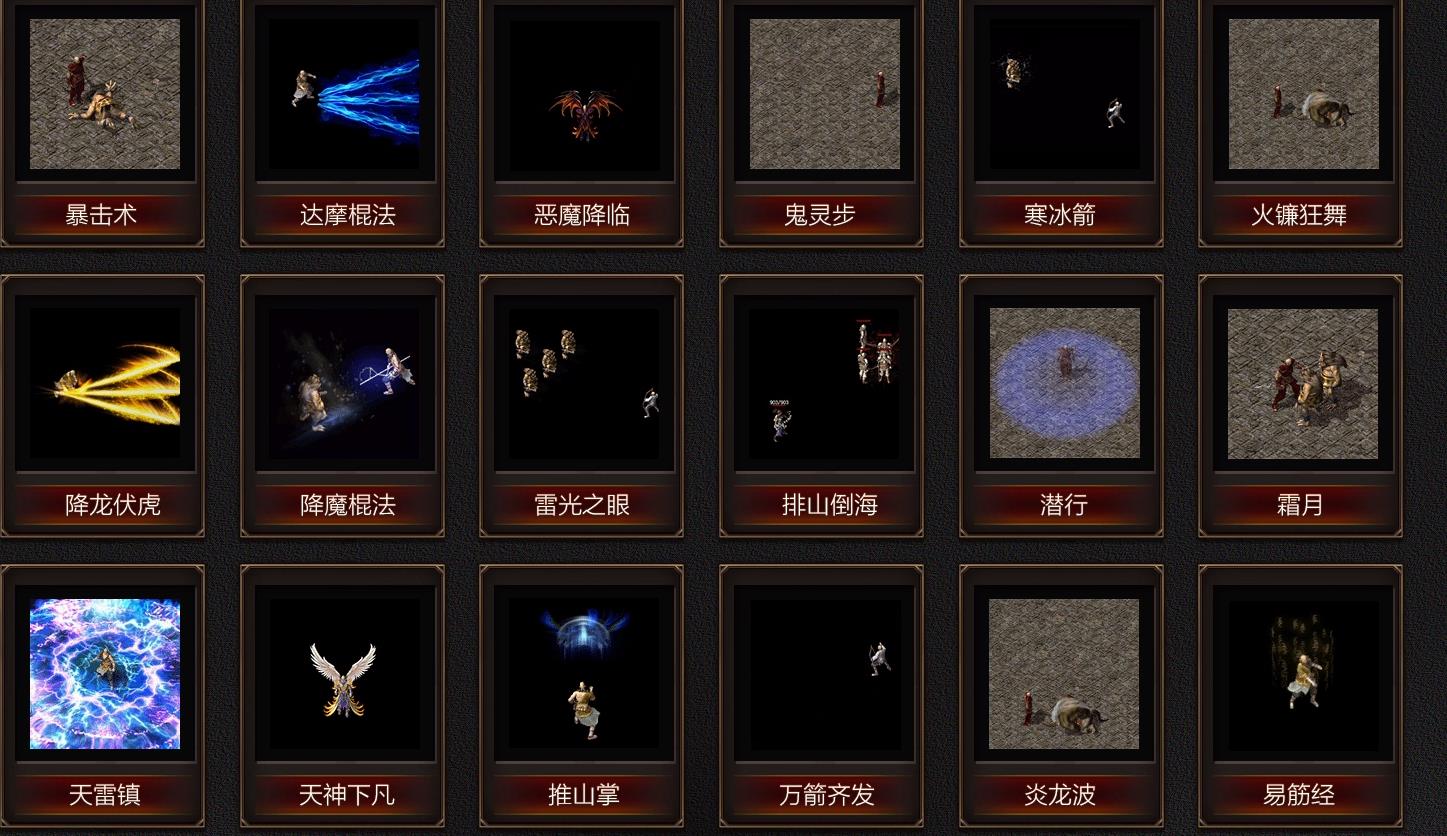Select the 易筋经 label button
Screen dimensions: 1447x836
[1300, 796]
